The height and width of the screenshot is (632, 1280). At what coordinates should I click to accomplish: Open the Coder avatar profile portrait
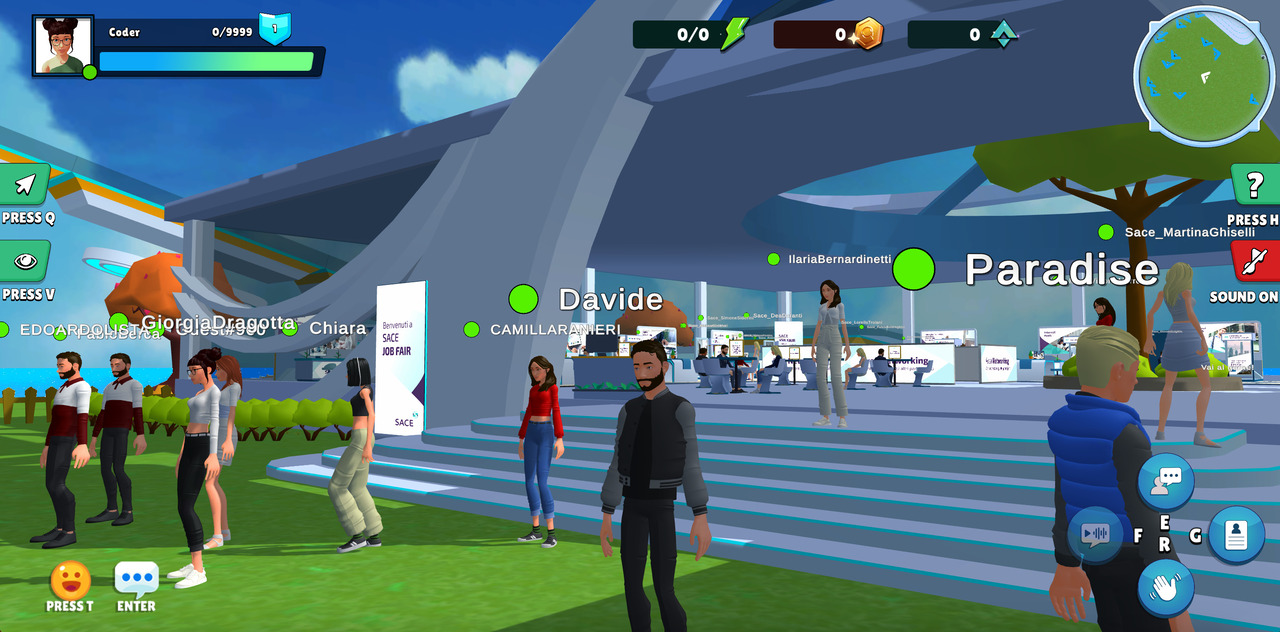[62, 46]
